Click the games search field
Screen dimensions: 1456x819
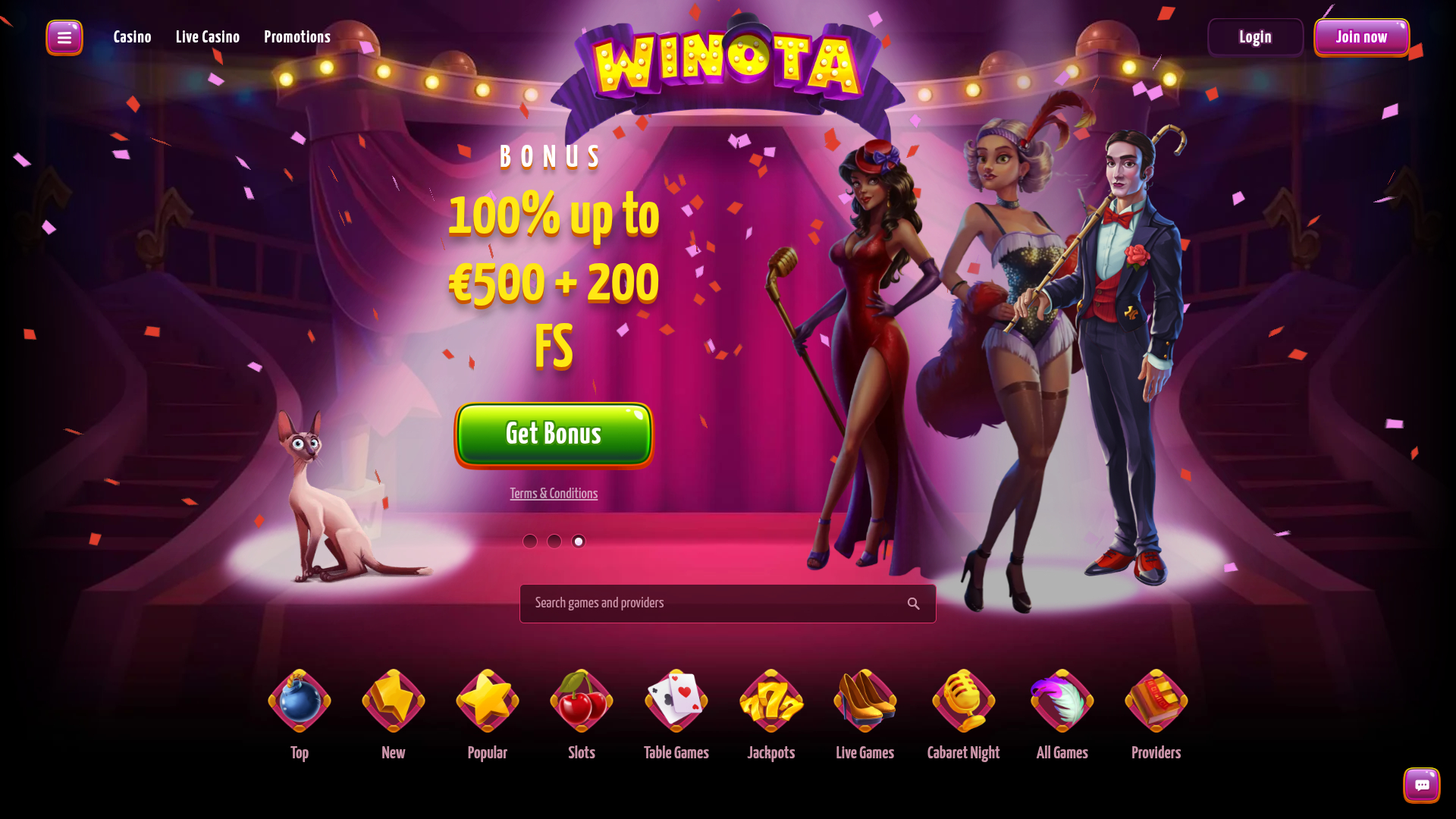click(x=705, y=603)
